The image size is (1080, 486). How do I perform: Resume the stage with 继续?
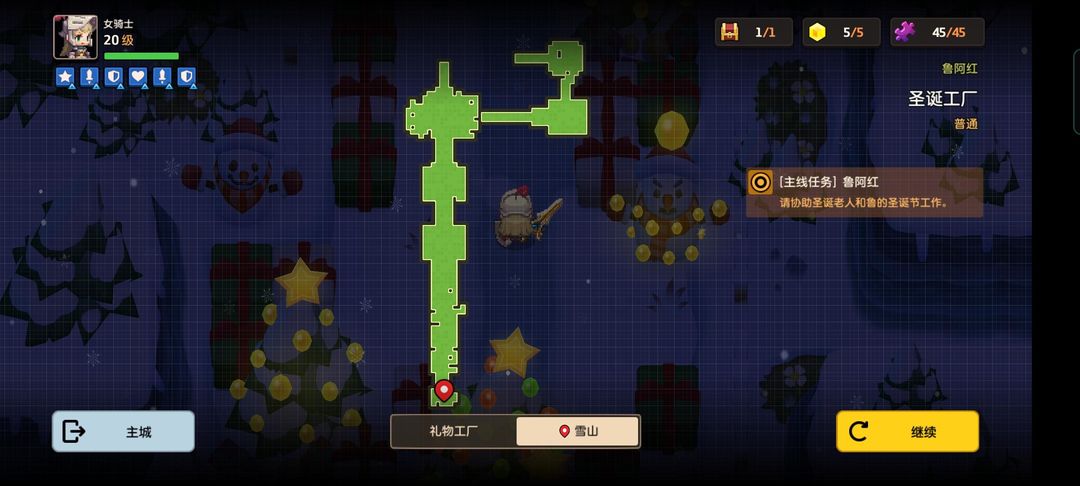click(x=907, y=431)
